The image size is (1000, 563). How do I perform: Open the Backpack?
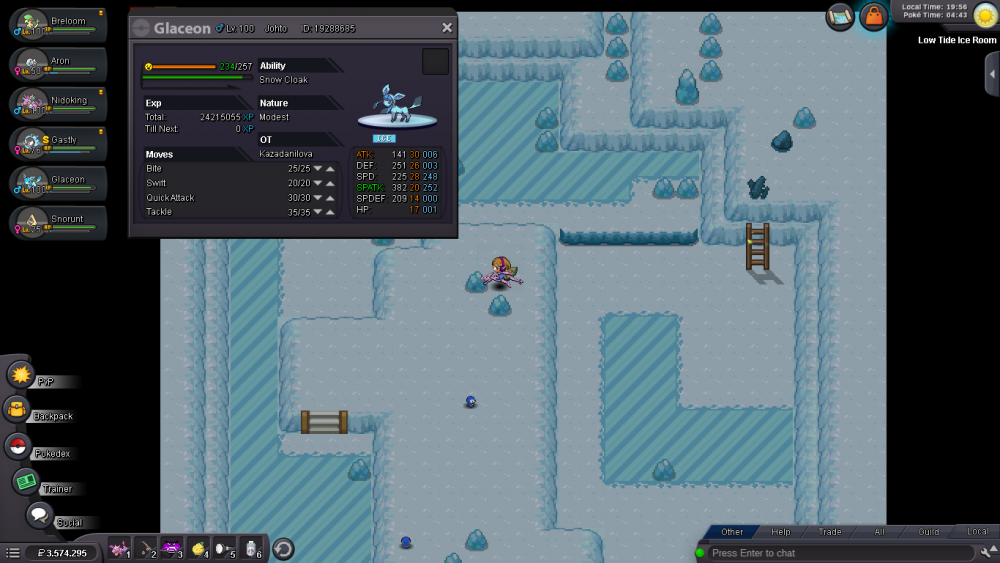[x=17, y=409]
